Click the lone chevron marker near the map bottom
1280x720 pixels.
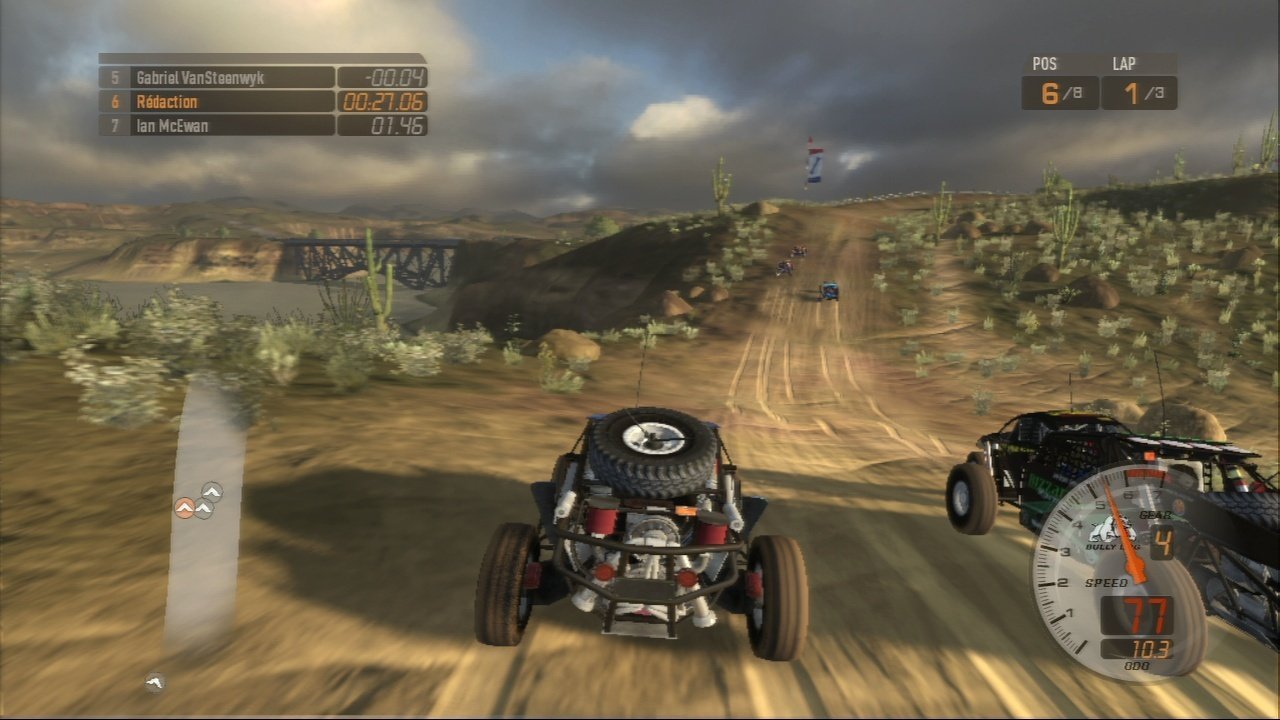[x=153, y=682]
